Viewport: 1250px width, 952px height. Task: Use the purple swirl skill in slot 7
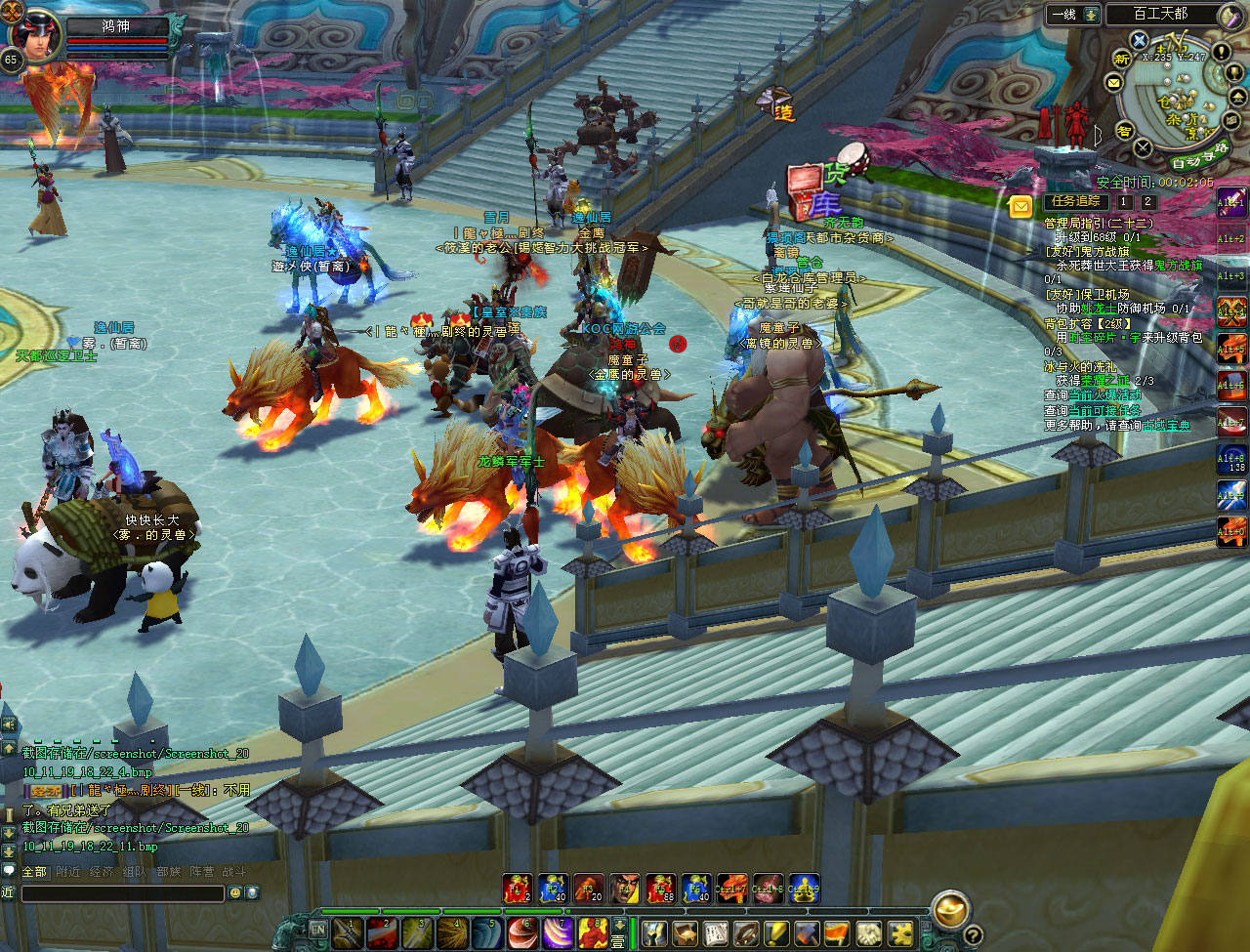560,931
